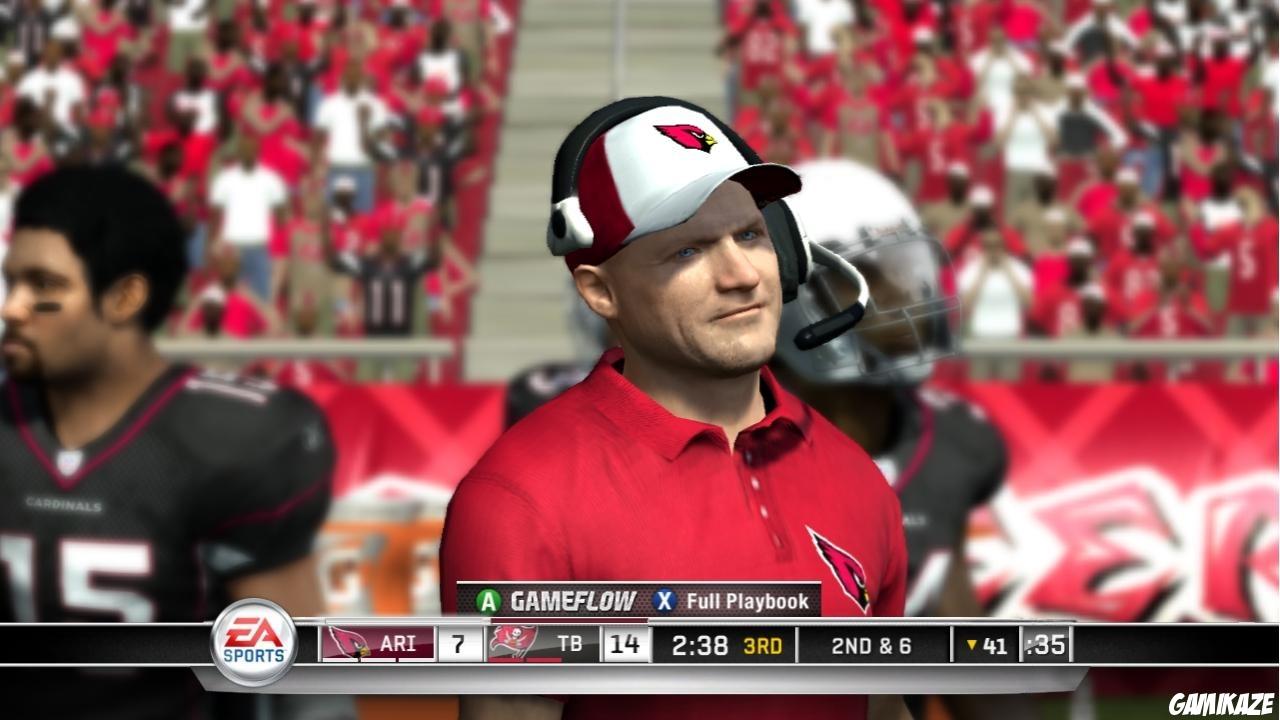Click the 2:38 game clock display

tap(702, 646)
